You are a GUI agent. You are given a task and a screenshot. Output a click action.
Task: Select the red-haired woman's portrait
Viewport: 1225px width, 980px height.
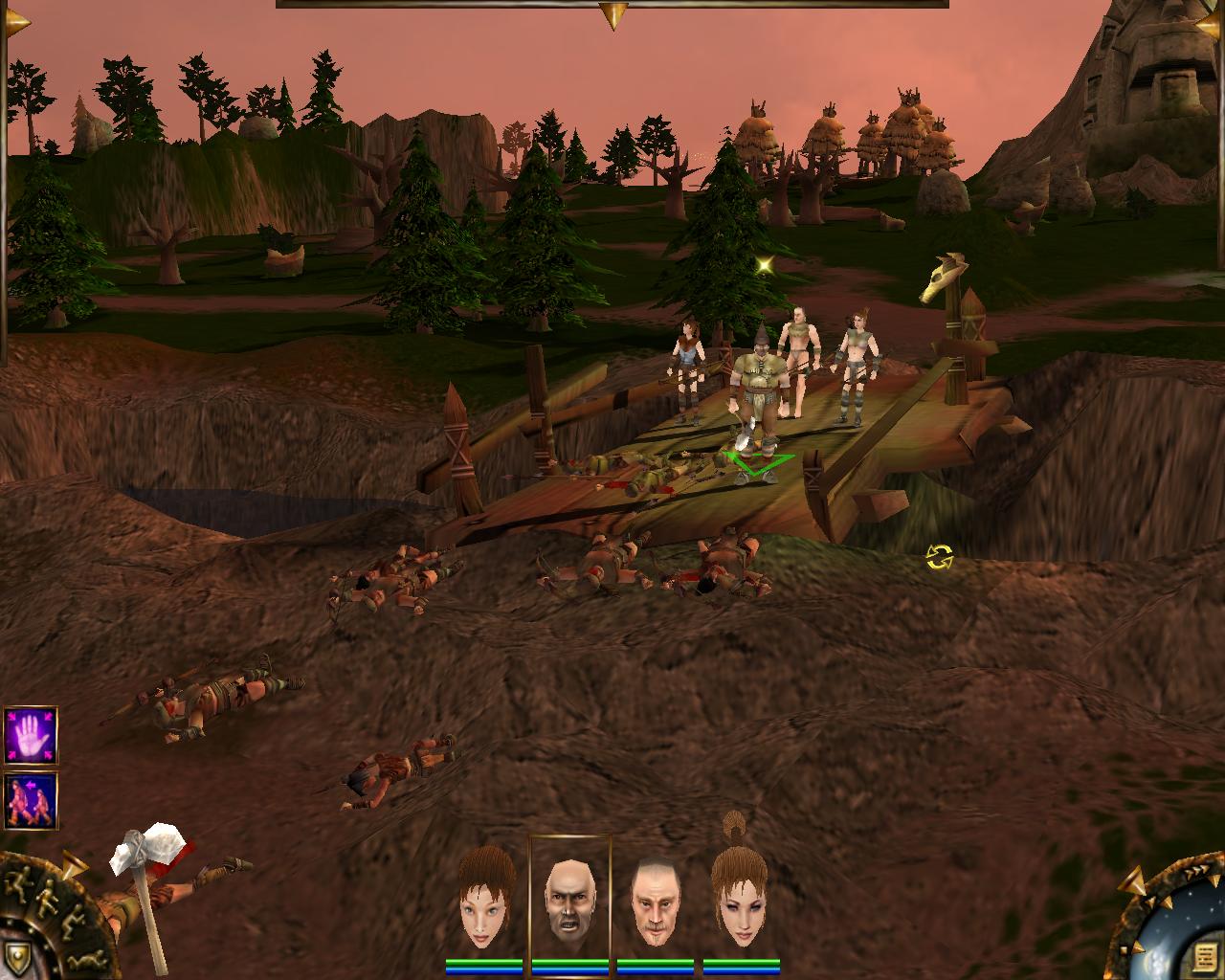(x=486, y=902)
